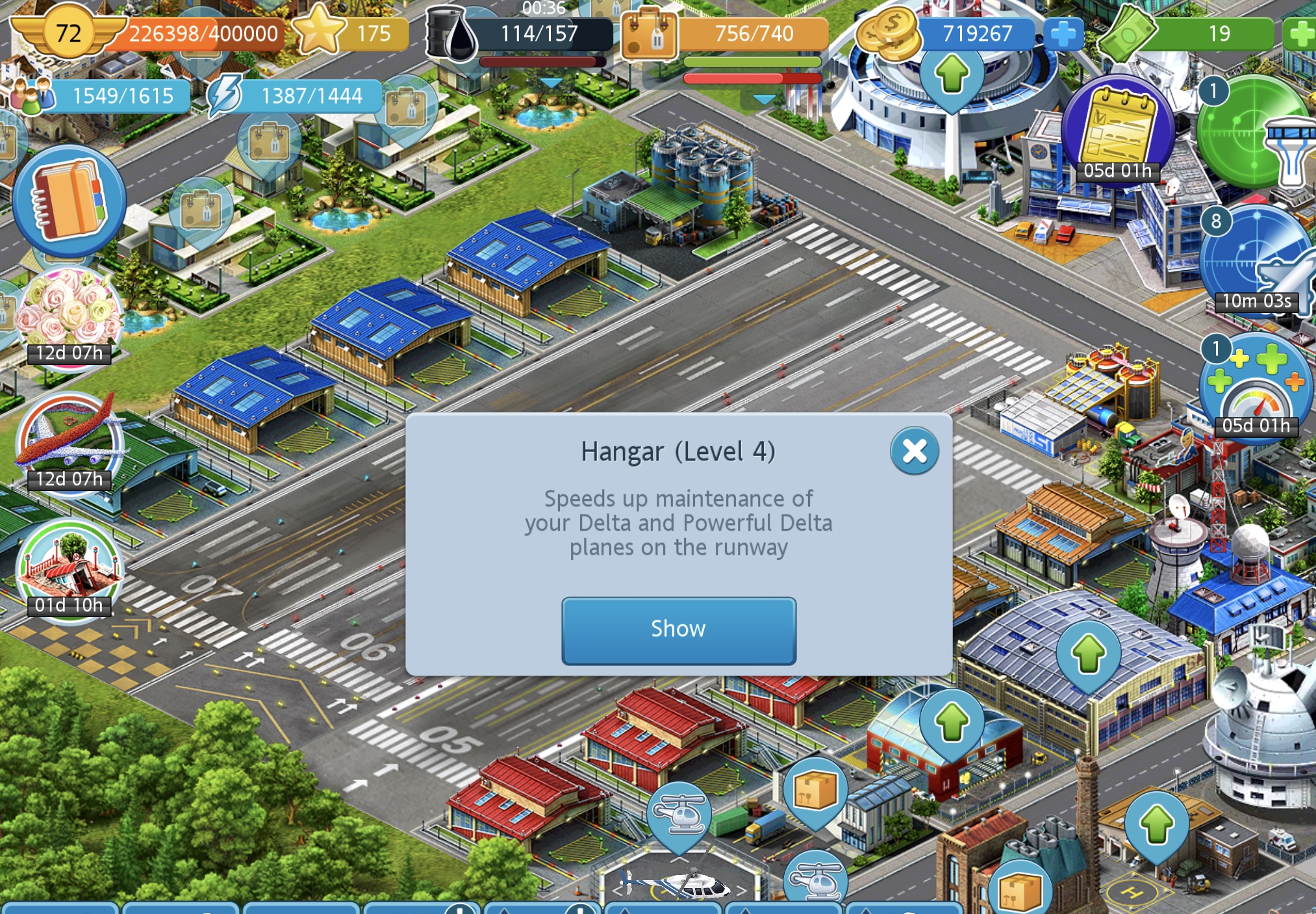Tap the gold star counter icon
The image size is (1316, 914).
(319, 31)
